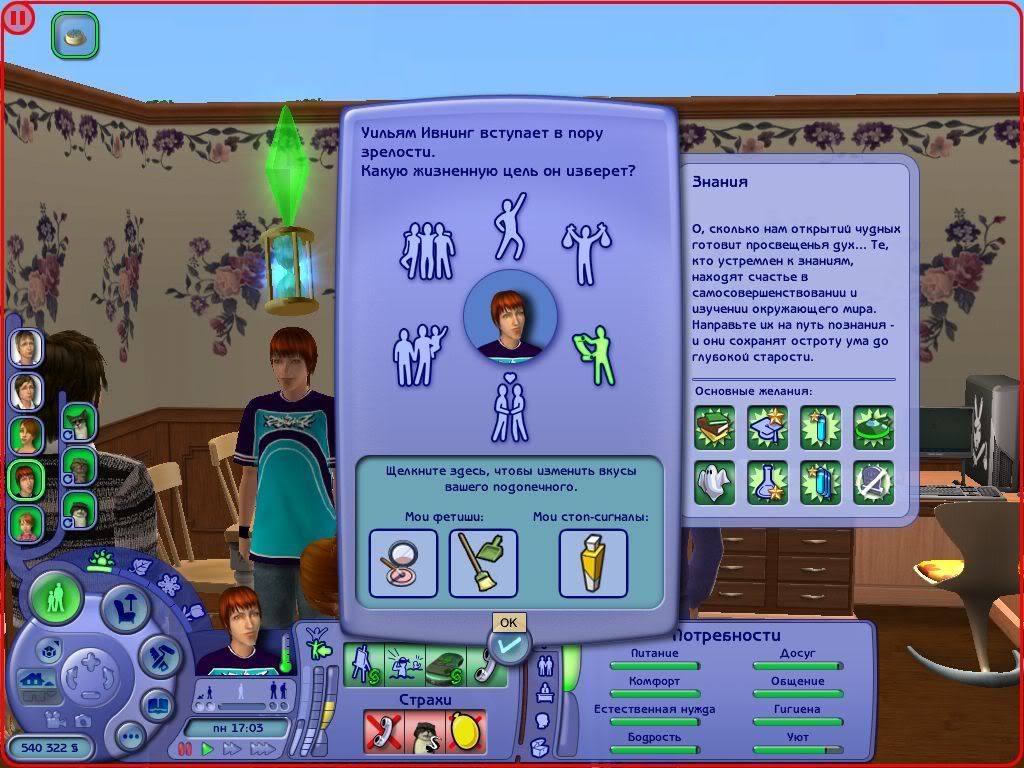1024x768 pixels.
Task: Select the green Knowledge aspiration icon
Action: coord(592,355)
